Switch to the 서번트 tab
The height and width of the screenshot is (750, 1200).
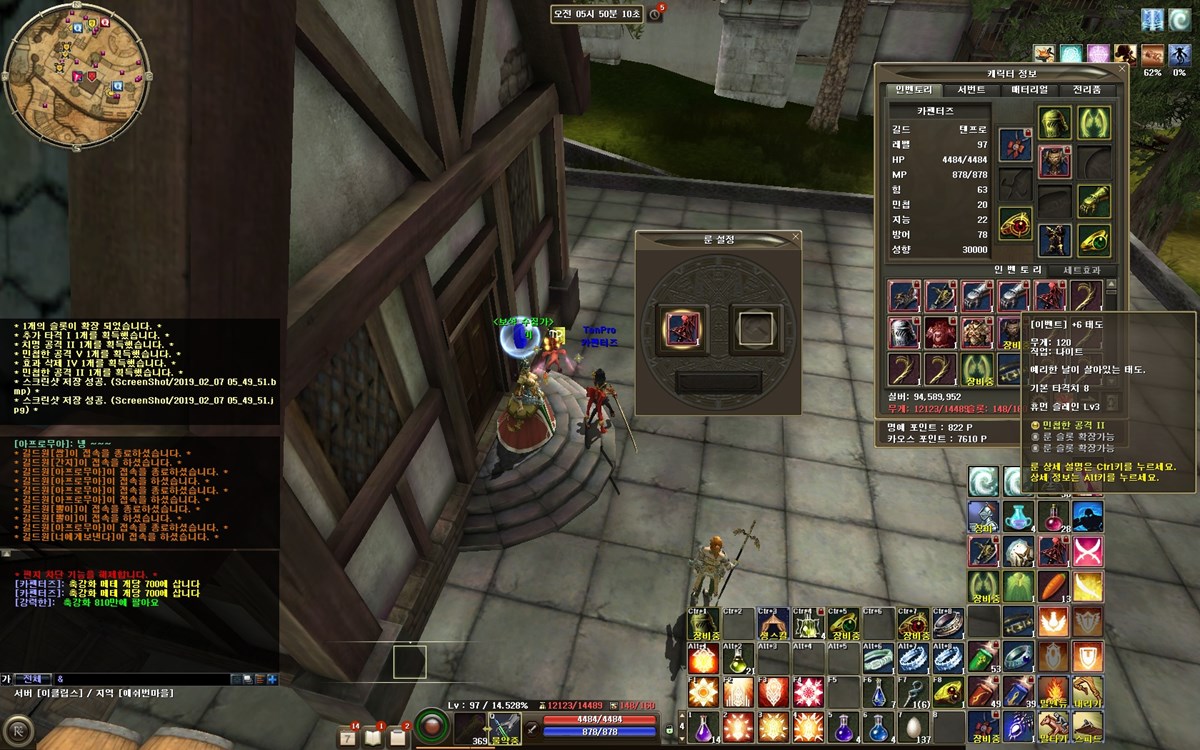971,90
